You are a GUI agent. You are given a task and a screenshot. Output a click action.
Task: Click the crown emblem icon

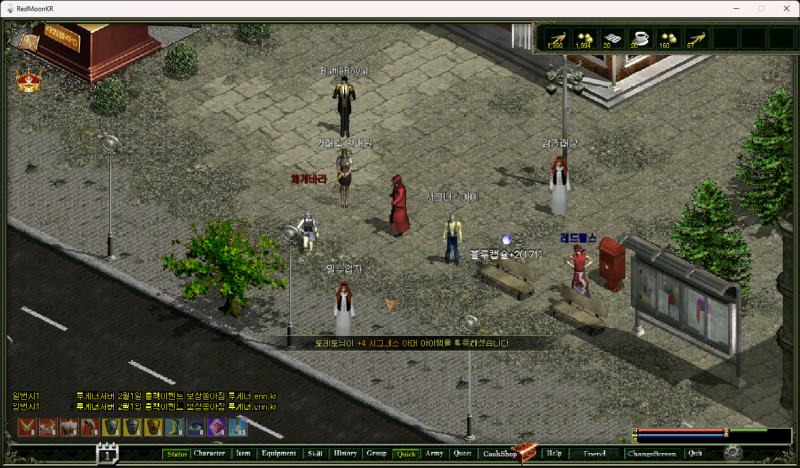tap(27, 82)
